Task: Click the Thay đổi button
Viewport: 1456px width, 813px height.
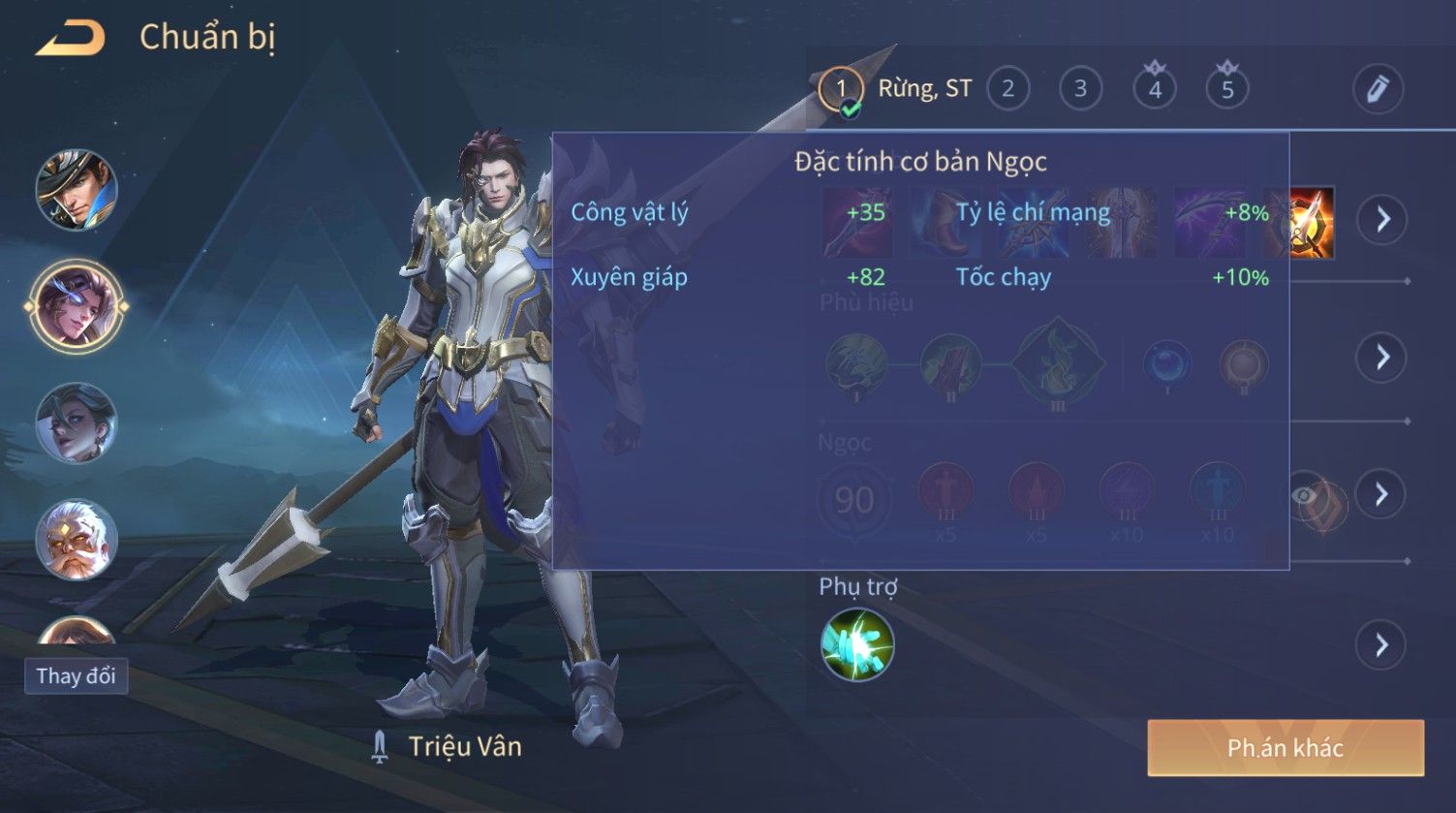Action: [76, 675]
